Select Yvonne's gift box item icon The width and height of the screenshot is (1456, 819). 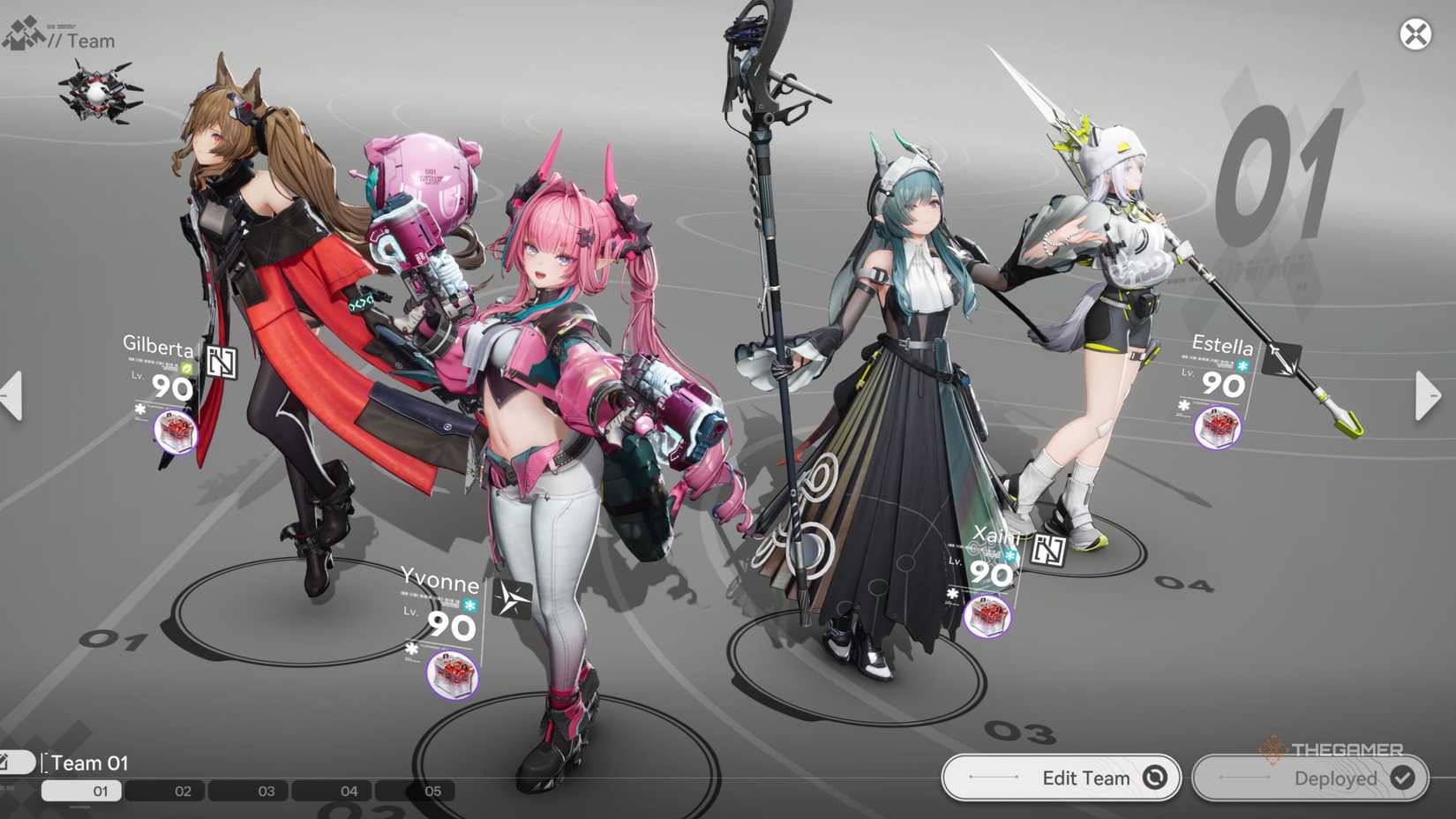449,671
